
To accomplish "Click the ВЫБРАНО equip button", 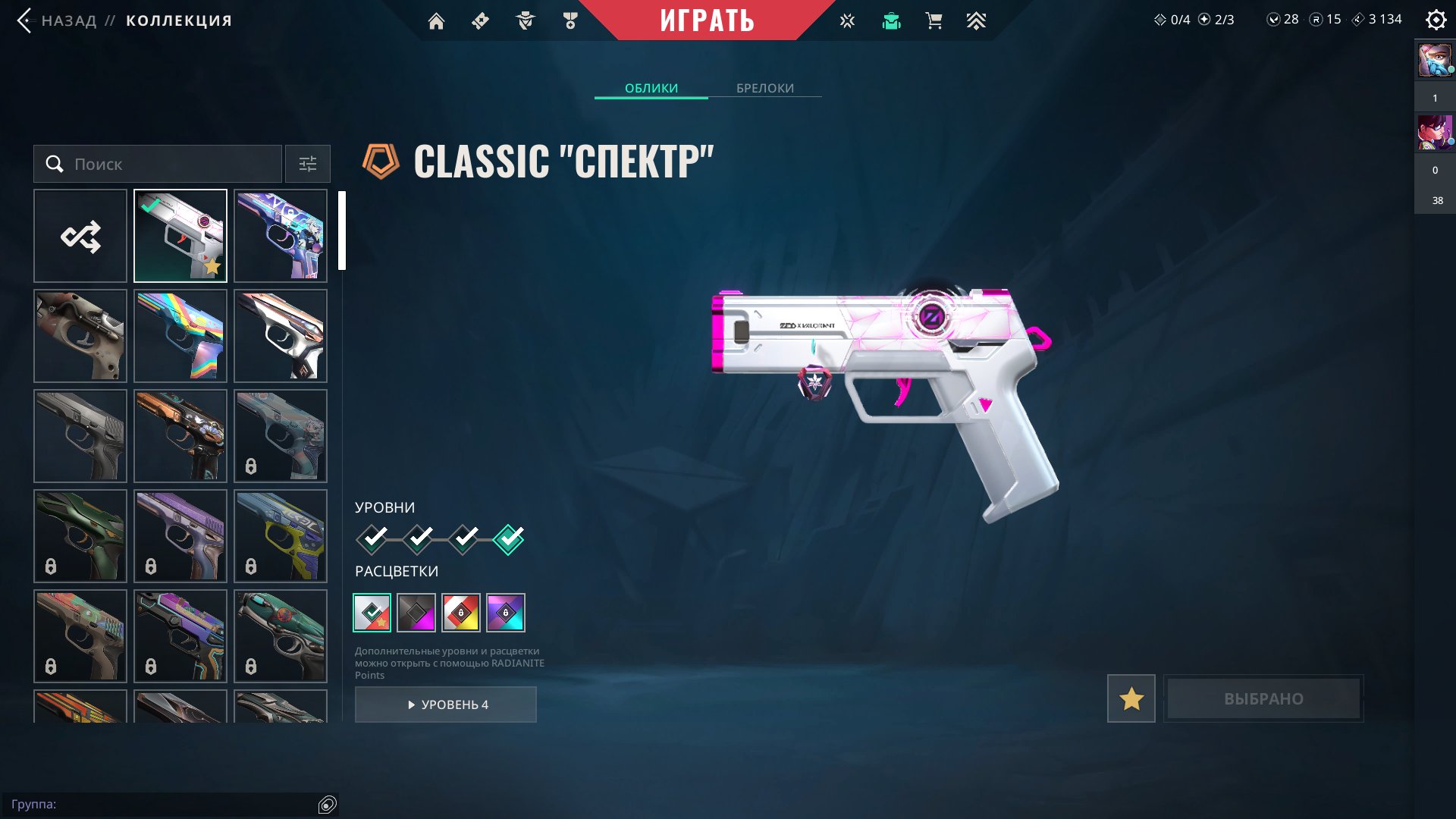I will pos(1263,698).
